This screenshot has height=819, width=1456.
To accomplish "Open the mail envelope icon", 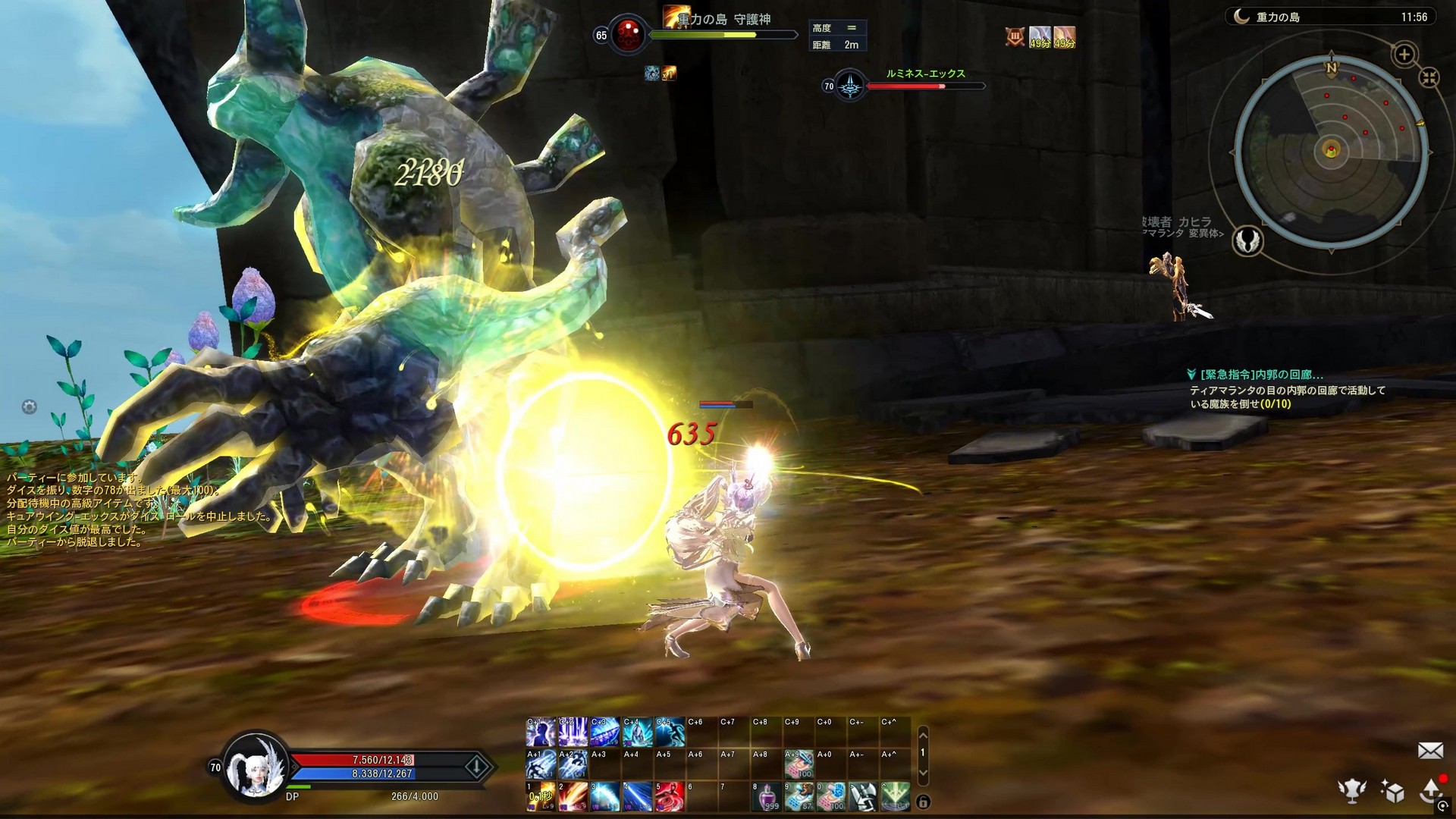I will [x=1430, y=751].
